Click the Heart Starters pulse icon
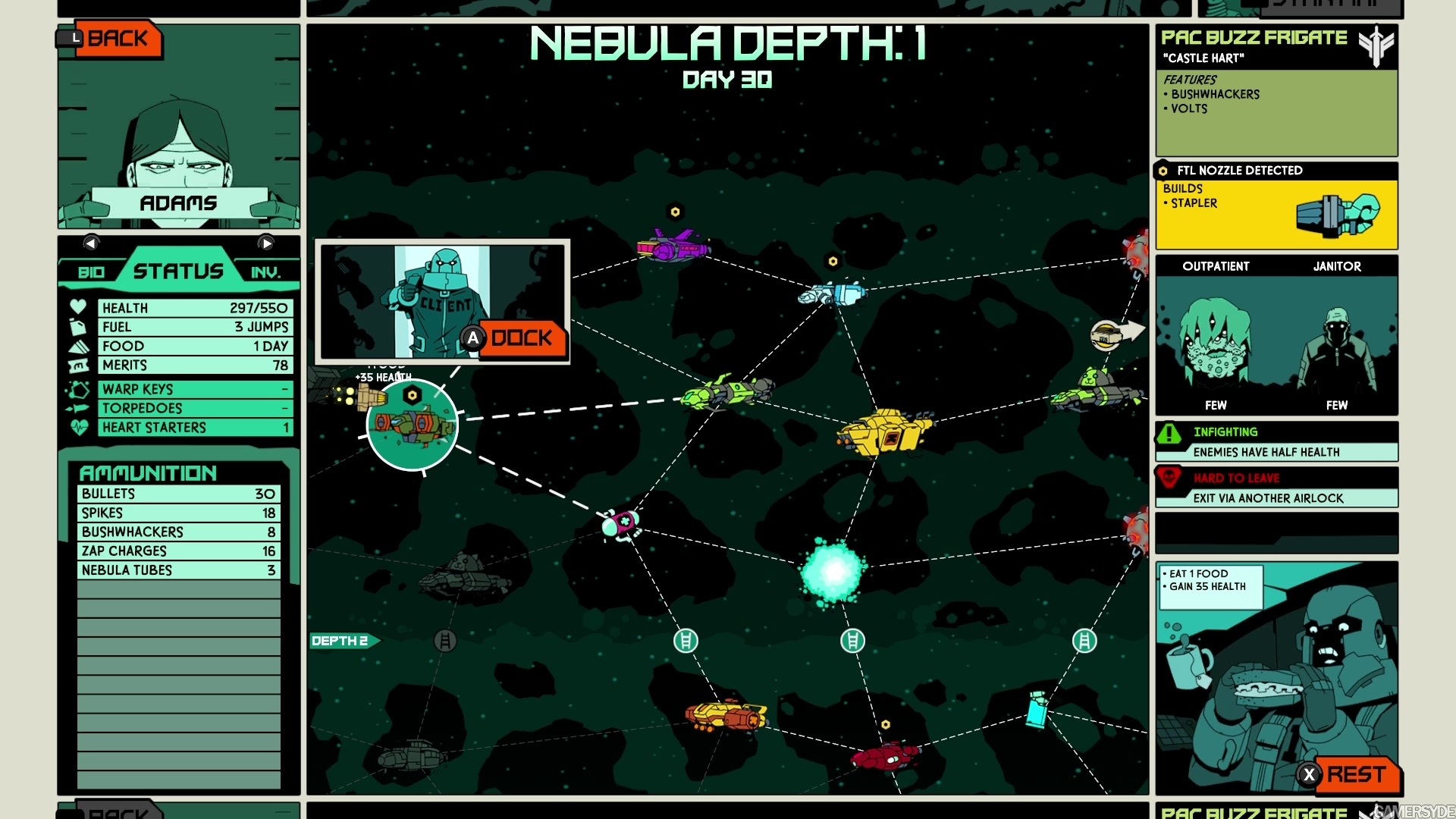This screenshot has height=819, width=1456. pos(78,427)
